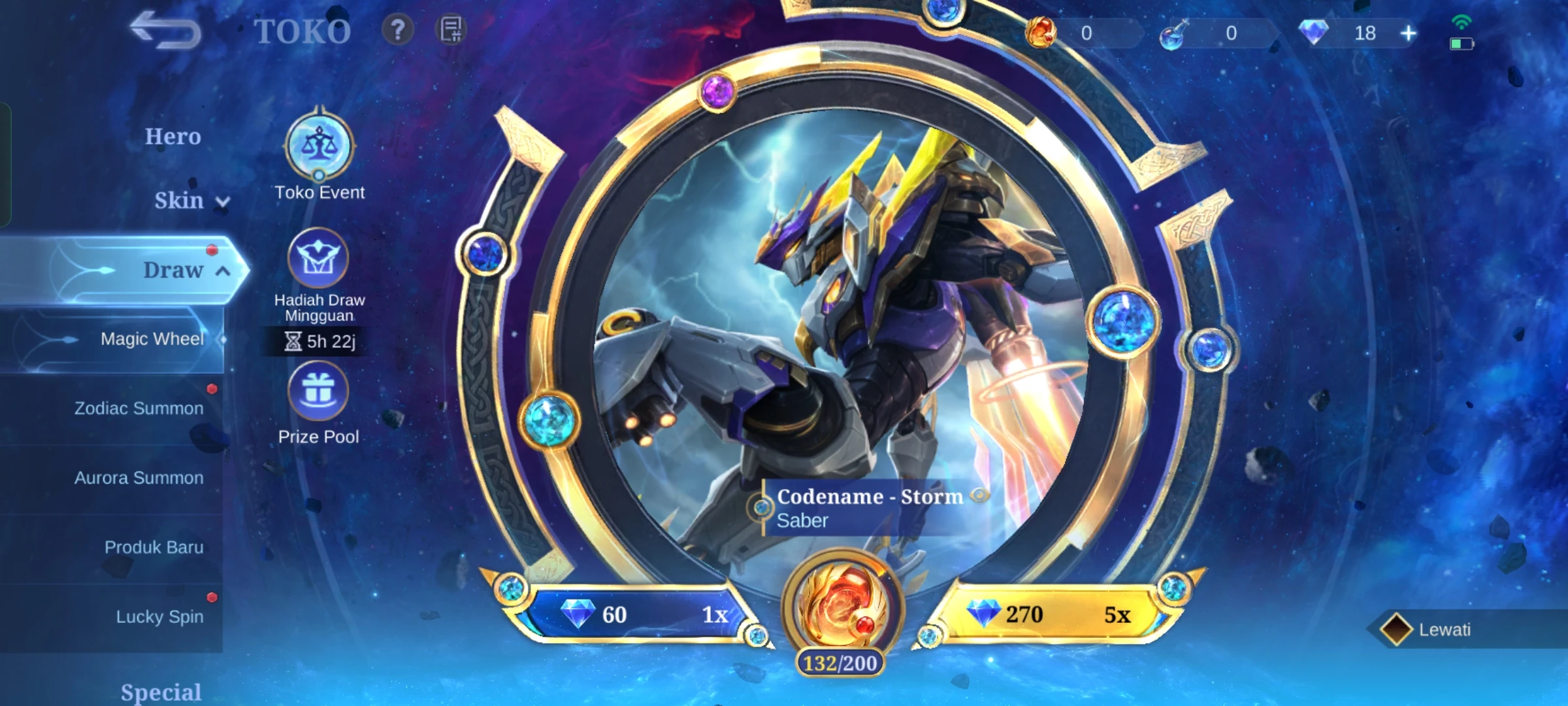Preview Codename - Storm skin with eye icon
The height and width of the screenshot is (706, 1568).
coord(979,496)
